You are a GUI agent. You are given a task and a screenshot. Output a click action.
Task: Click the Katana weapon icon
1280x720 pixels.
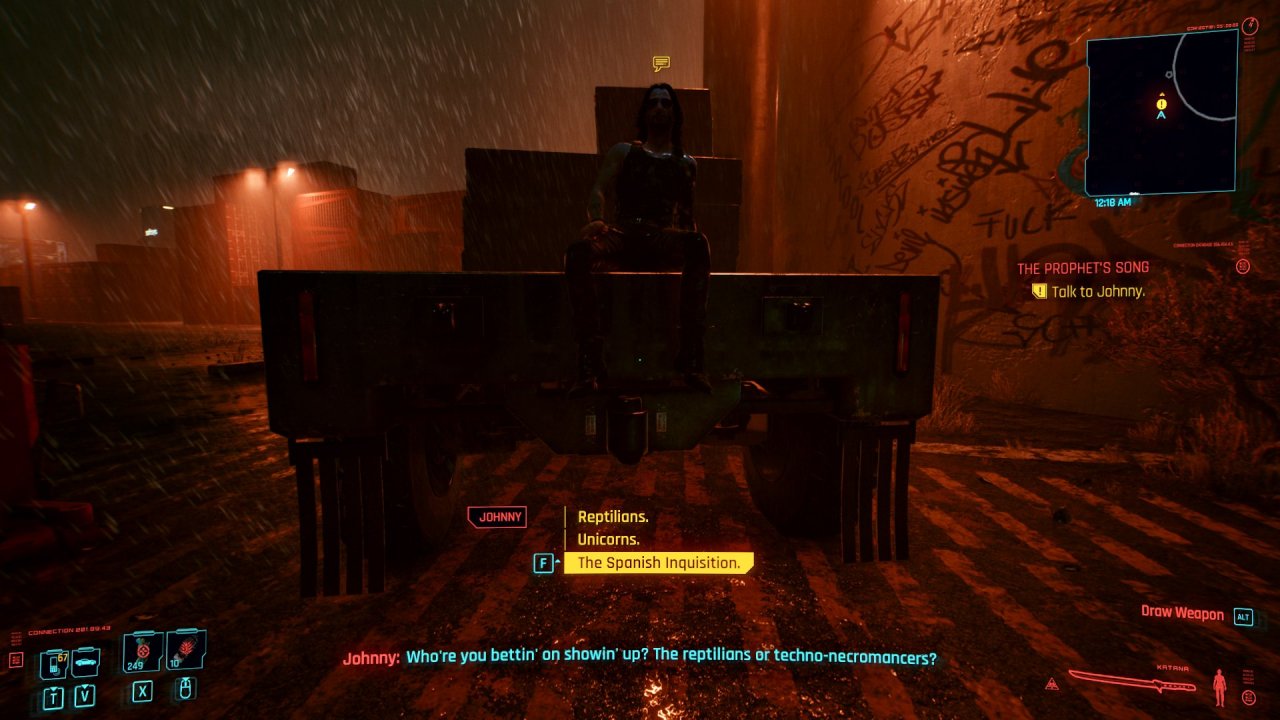1131,682
